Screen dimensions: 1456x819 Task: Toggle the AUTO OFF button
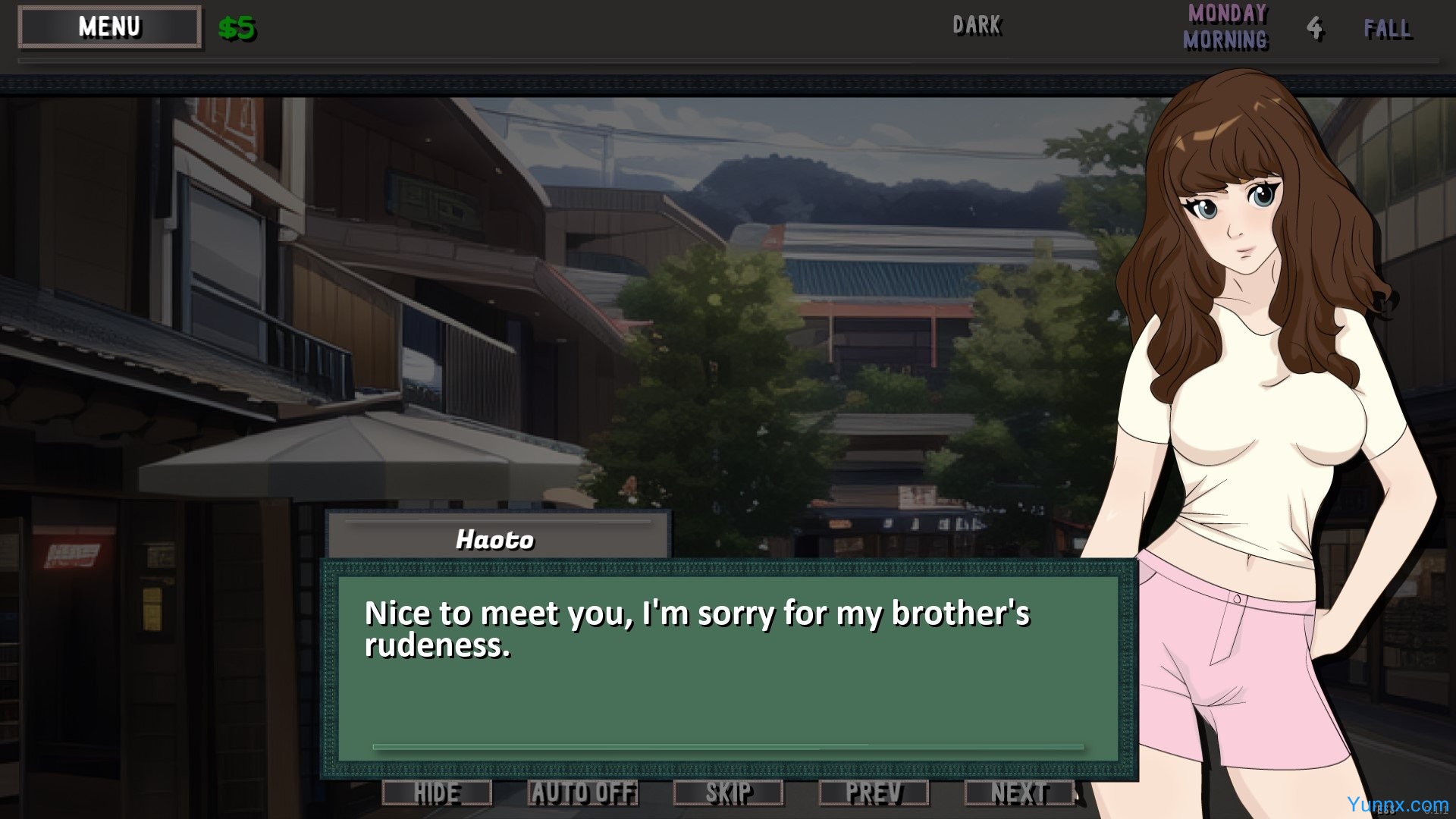(582, 793)
